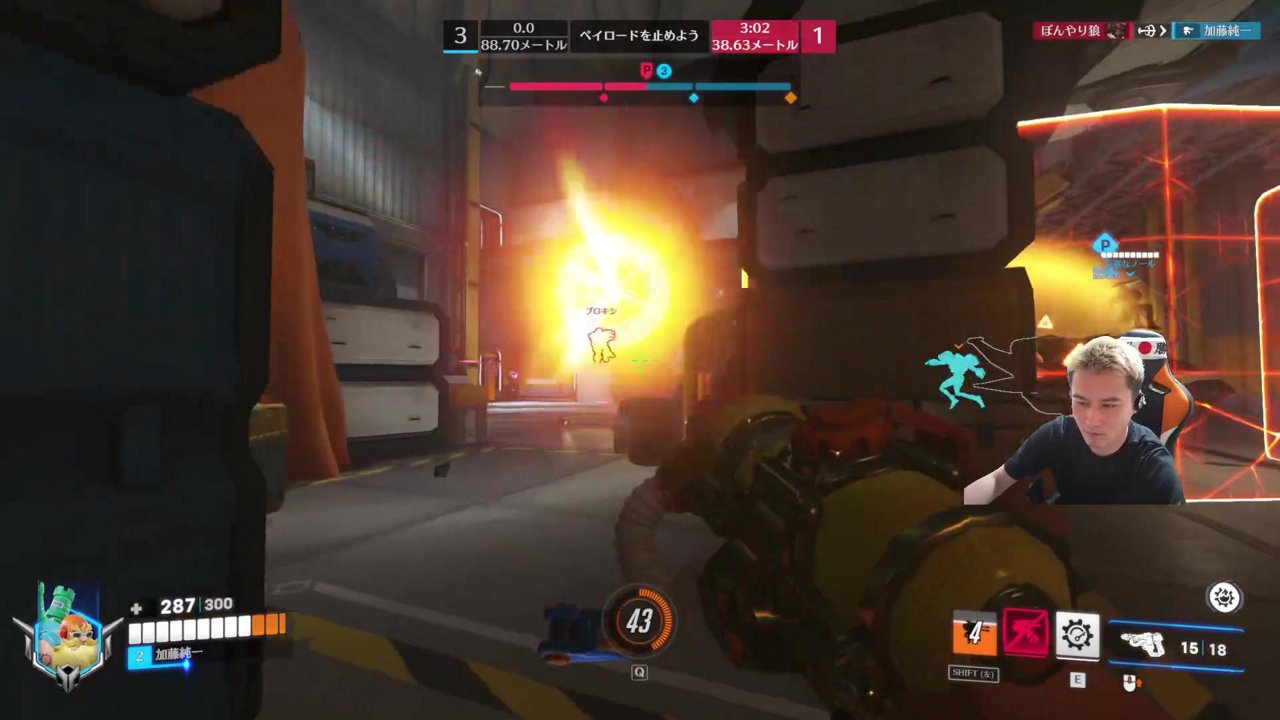Select the orange ability on 4-second cooldown
This screenshot has height=720, width=1280.
pyautogui.click(x=974, y=634)
